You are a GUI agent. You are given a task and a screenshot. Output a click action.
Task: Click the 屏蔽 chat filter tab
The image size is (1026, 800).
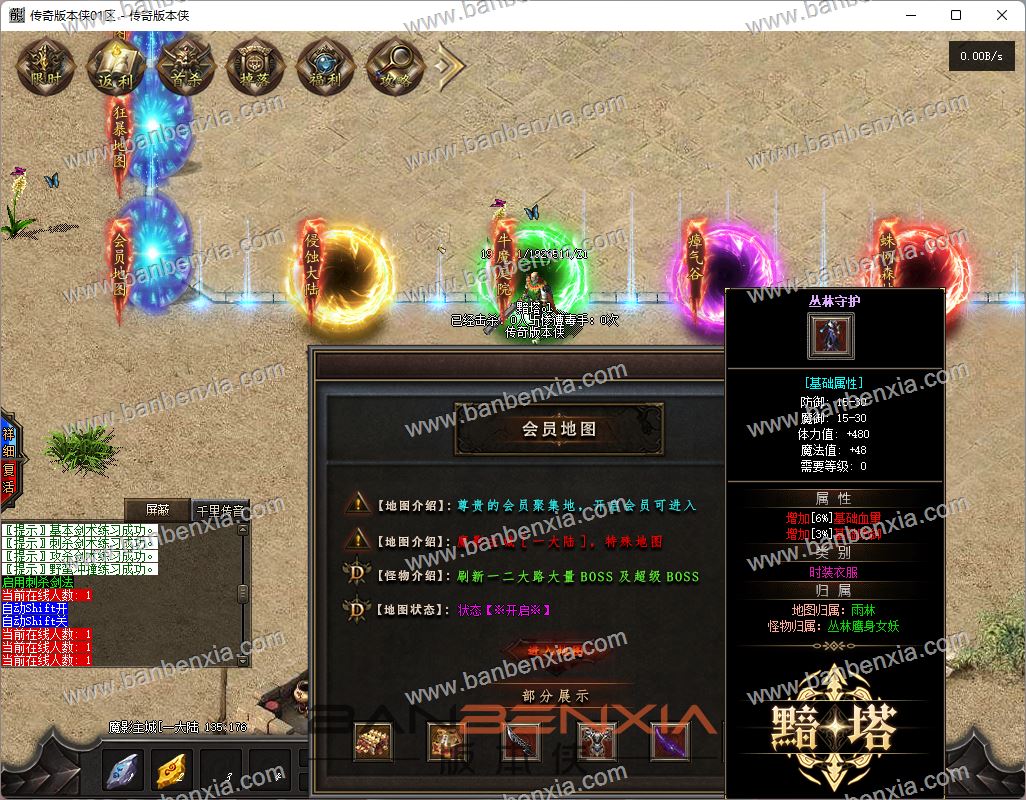point(157,510)
